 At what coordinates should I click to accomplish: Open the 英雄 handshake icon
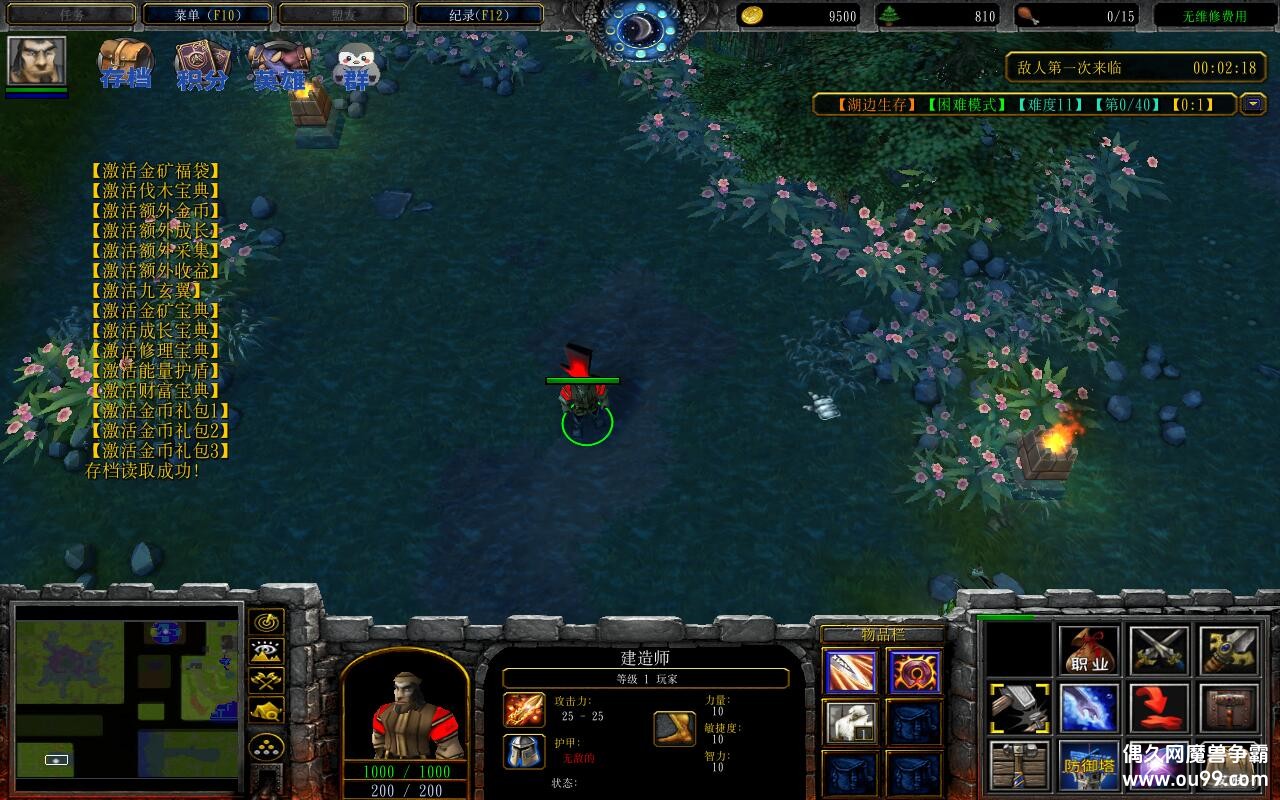click(279, 66)
